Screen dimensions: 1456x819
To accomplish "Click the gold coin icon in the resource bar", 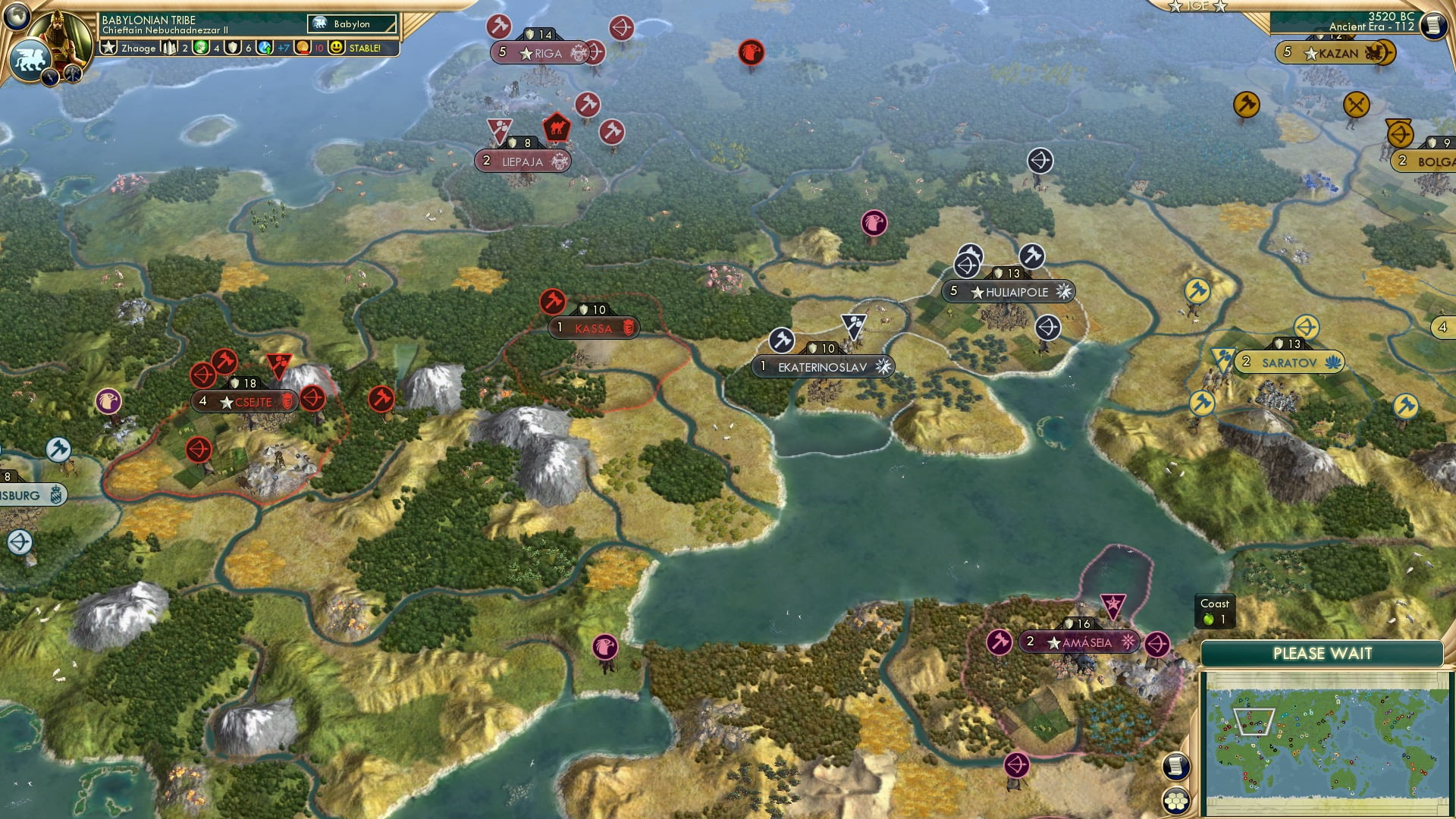I will click(303, 48).
